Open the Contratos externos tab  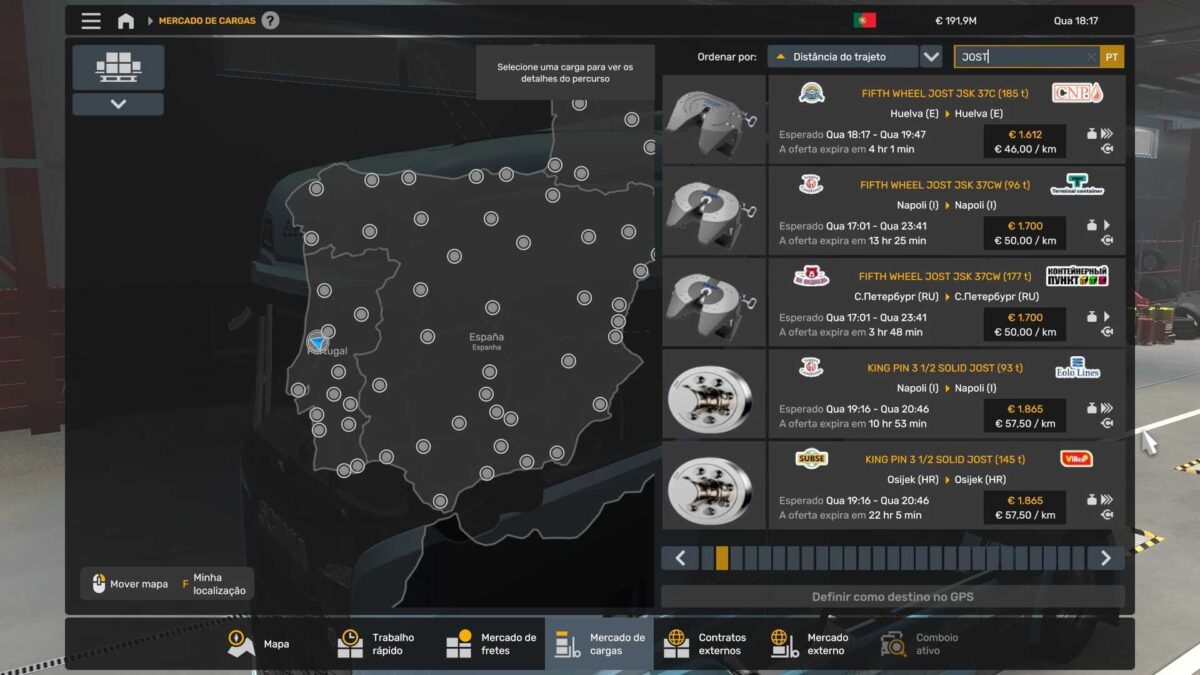pyautogui.click(x=706, y=644)
